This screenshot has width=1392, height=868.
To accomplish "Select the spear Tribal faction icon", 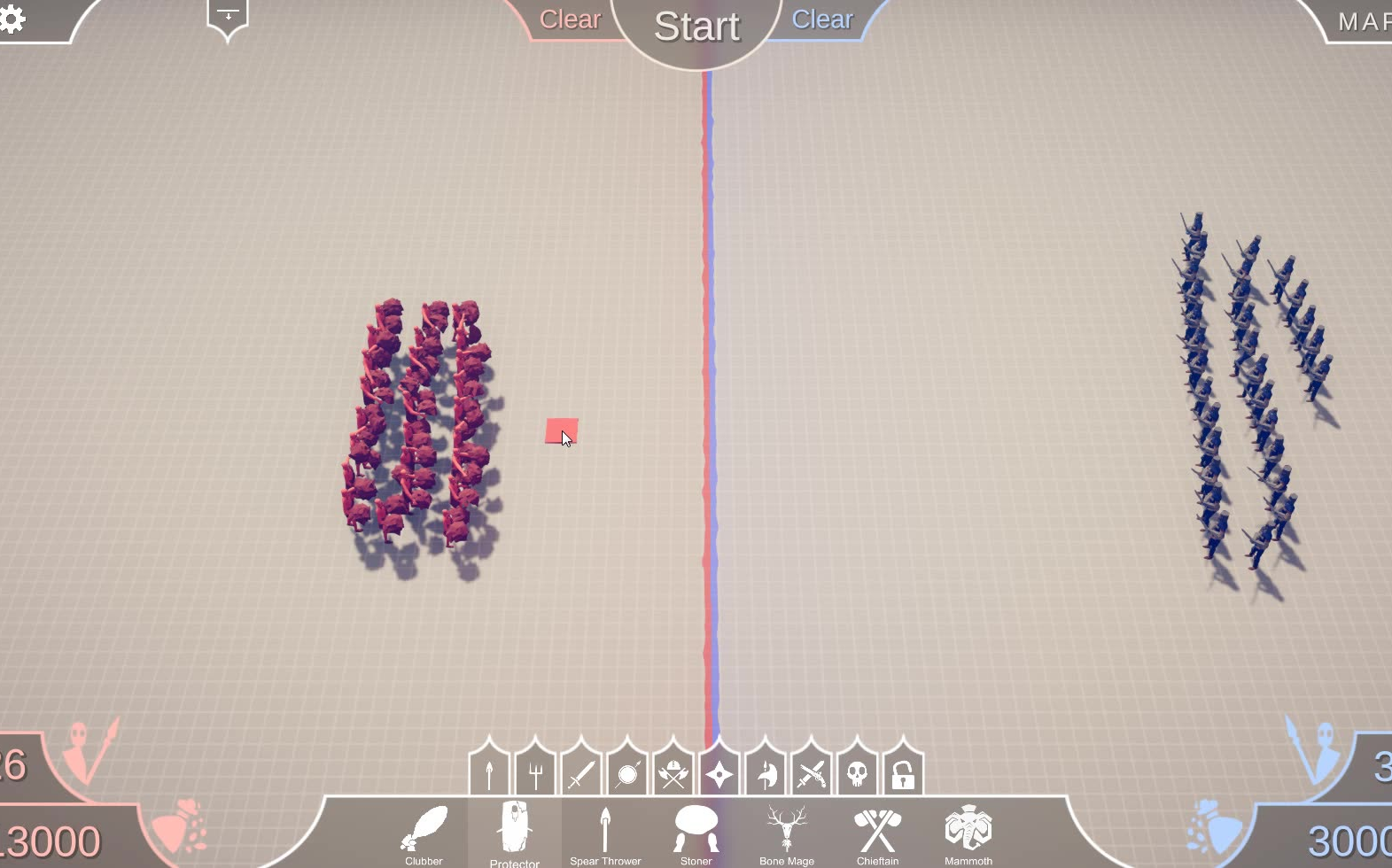I will coord(488,772).
